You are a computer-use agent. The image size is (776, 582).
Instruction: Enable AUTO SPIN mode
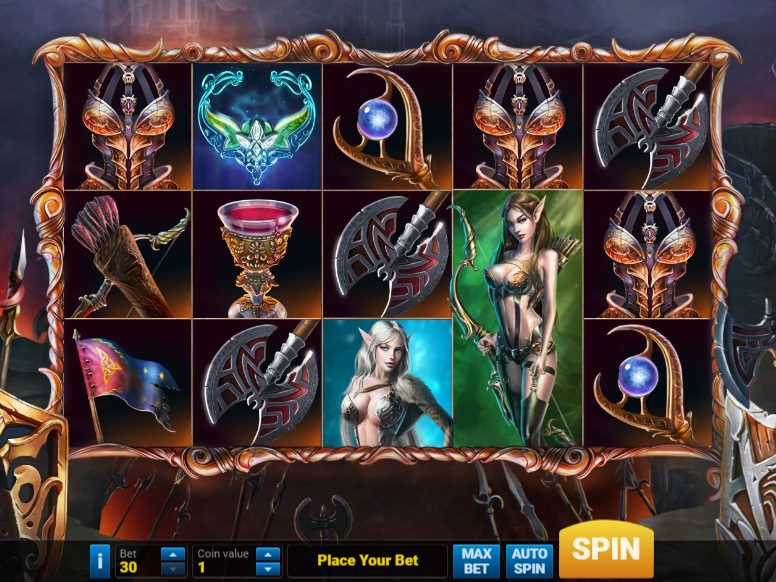pyautogui.click(x=529, y=561)
